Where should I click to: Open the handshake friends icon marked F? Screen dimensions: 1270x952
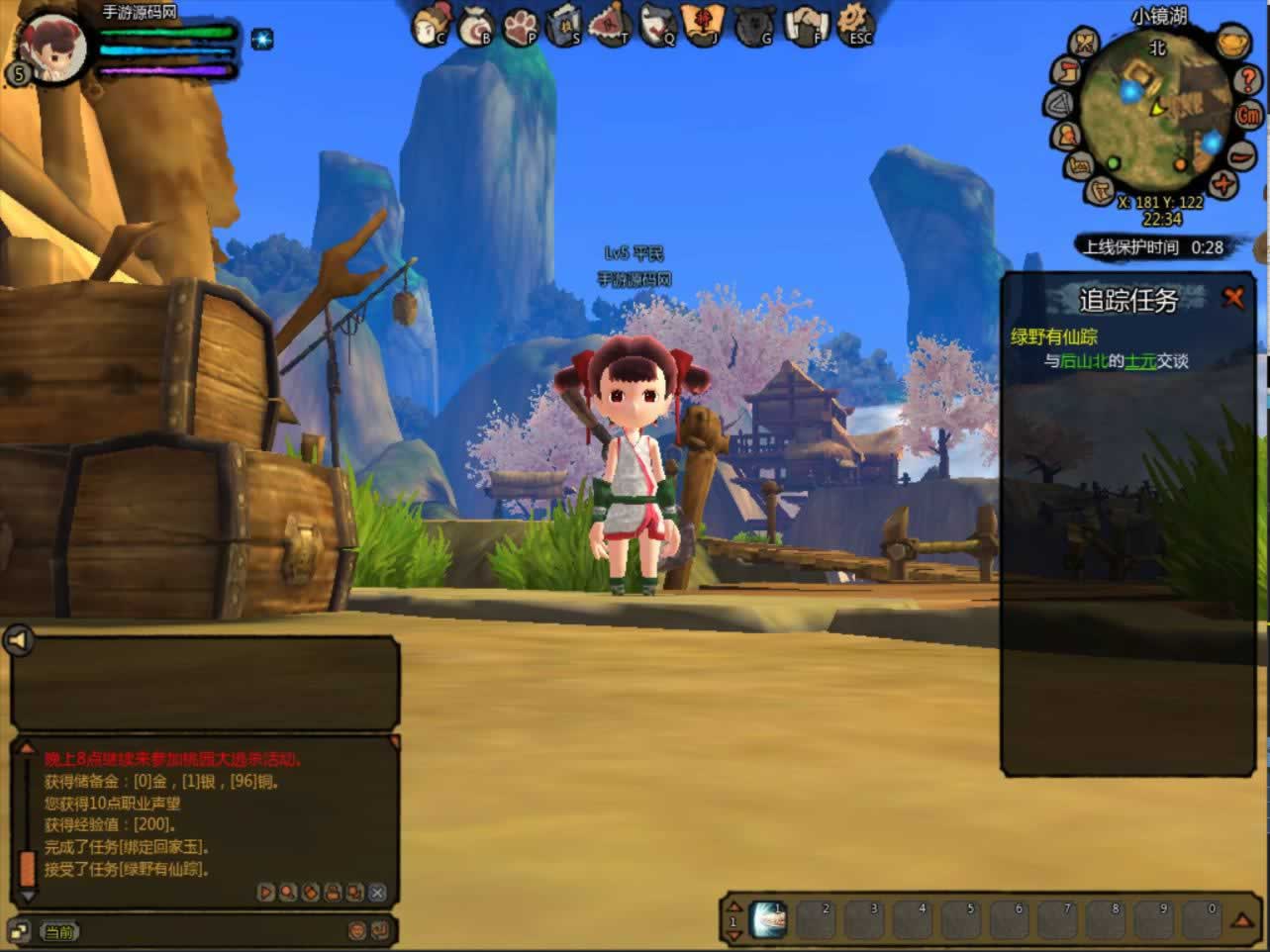[806, 25]
